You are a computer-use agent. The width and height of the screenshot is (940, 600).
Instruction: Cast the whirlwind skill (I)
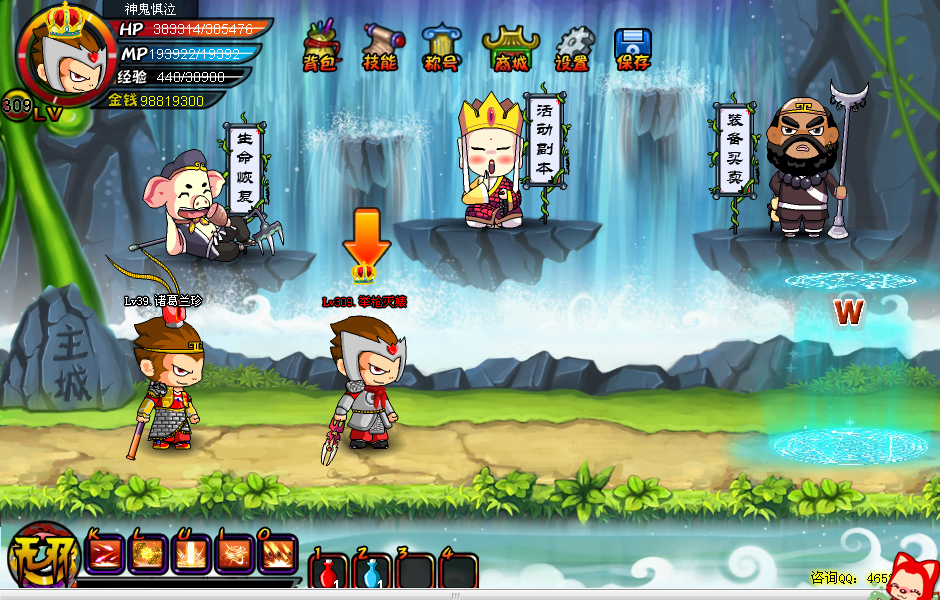pyautogui.click(x=234, y=554)
